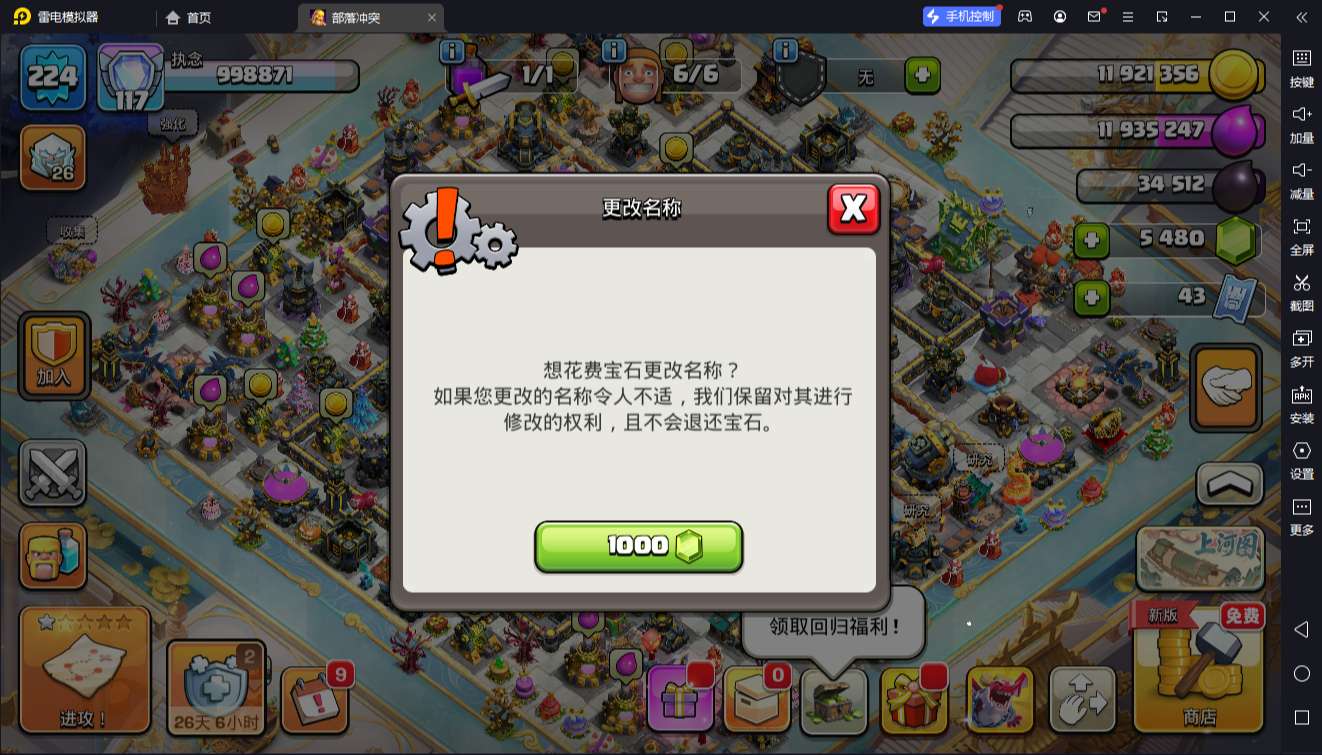Open the returning player treasure chest reward
1322x755 pixels.
point(835,703)
